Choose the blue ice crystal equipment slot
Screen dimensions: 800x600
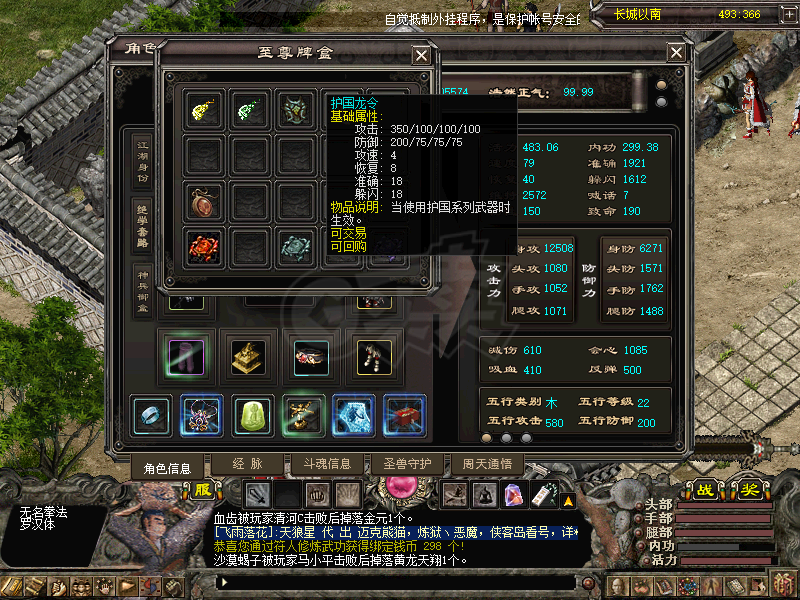(x=353, y=415)
